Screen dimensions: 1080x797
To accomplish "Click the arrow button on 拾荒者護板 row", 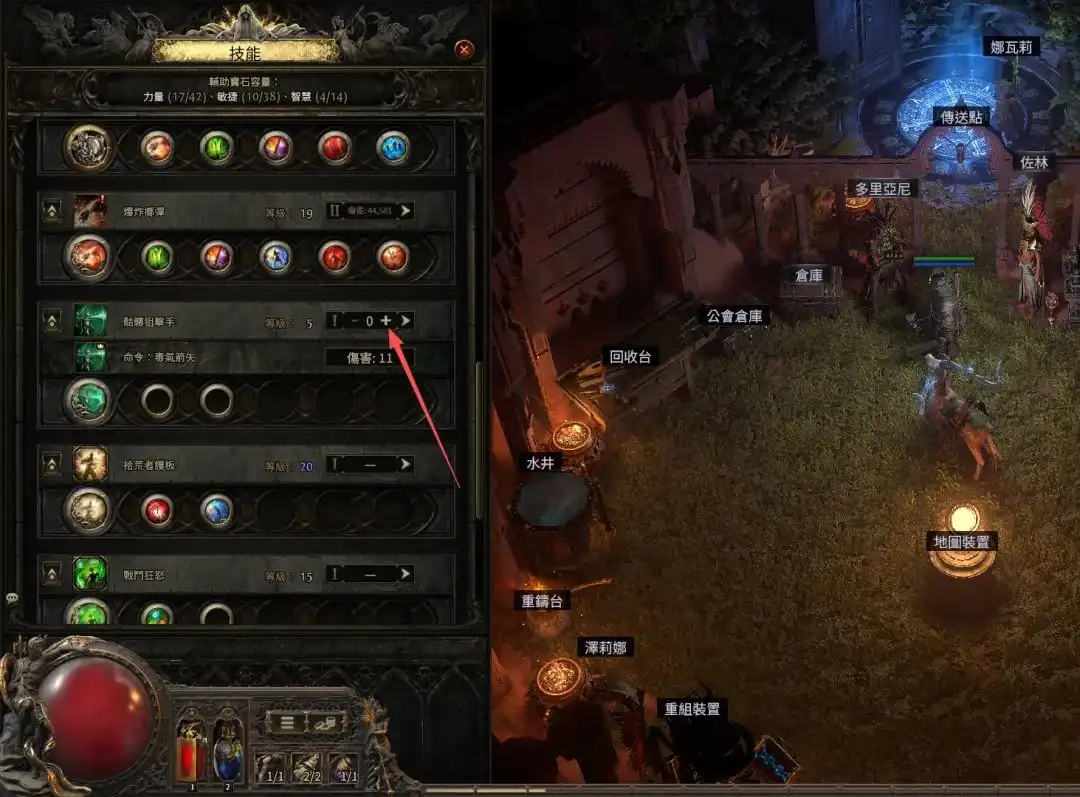I will click(405, 464).
